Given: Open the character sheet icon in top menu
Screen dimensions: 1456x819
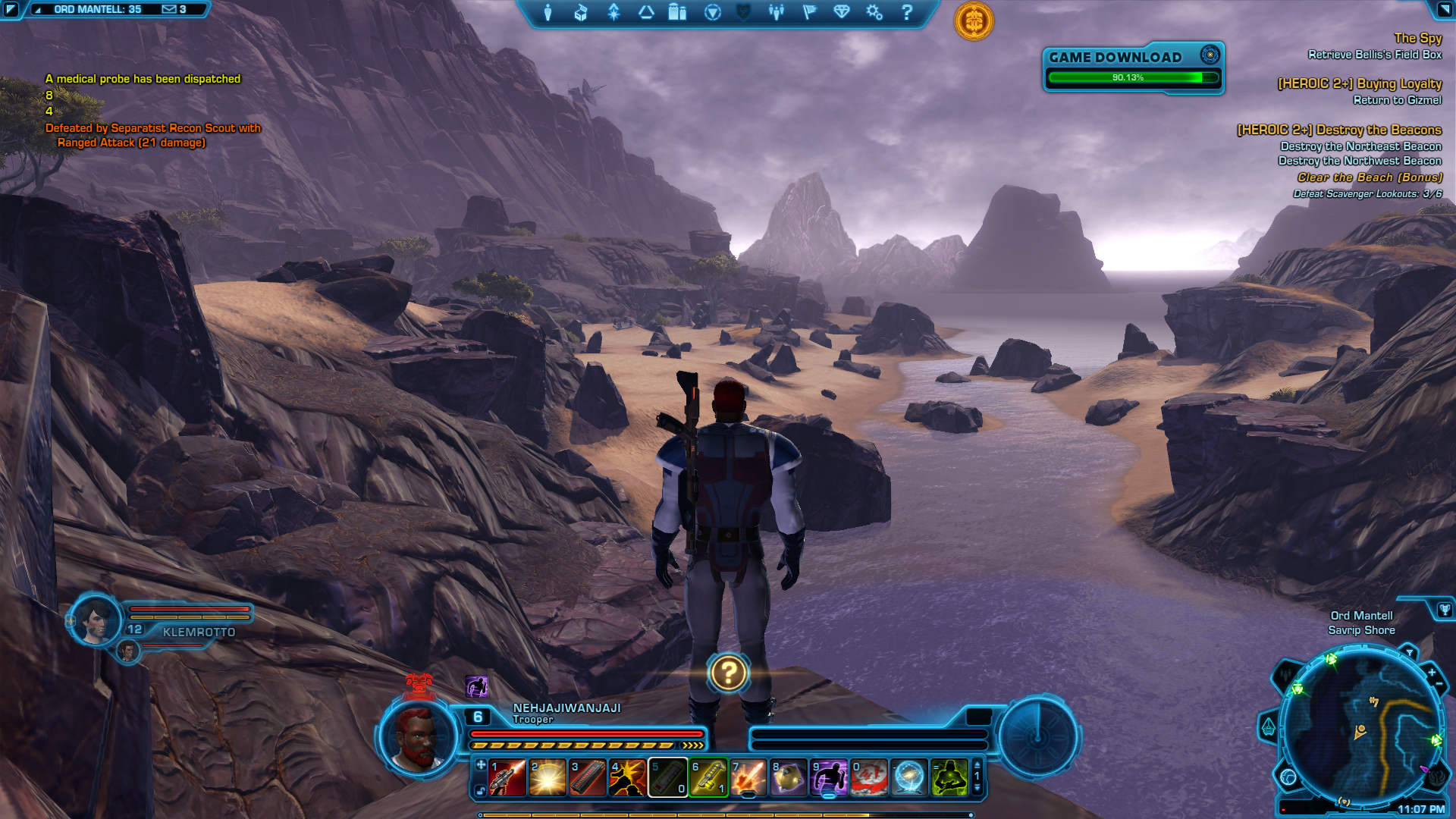Looking at the screenshot, I should (548, 13).
